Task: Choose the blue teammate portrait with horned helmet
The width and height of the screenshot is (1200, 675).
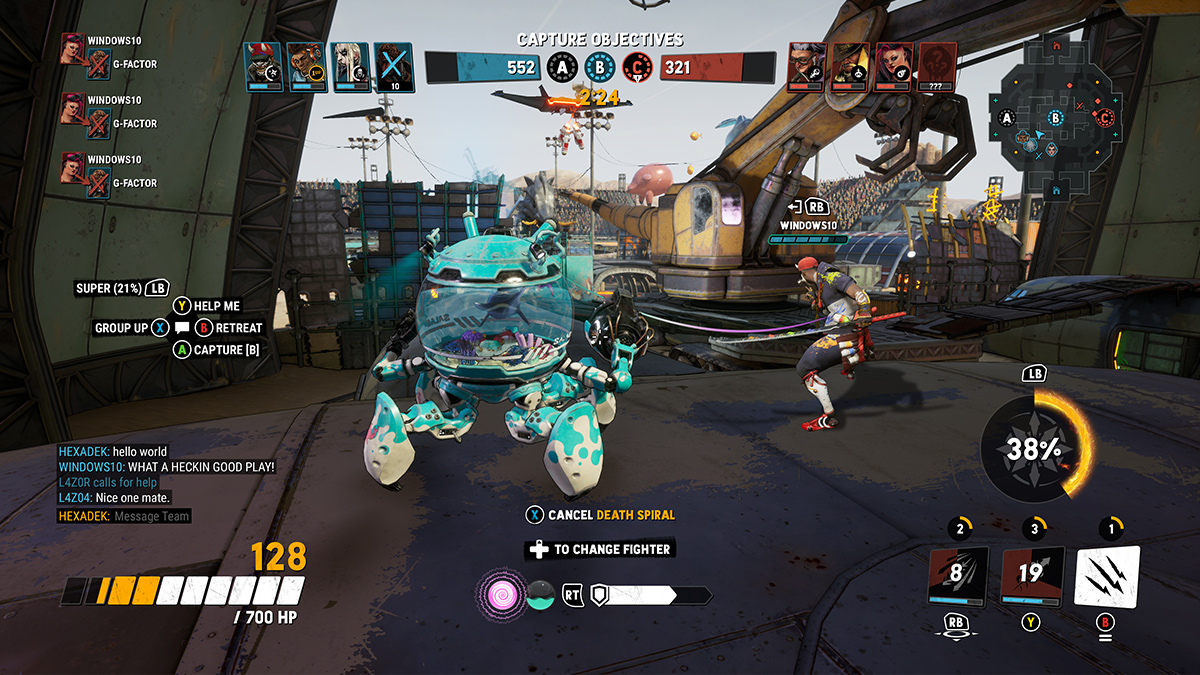Action: (x=263, y=66)
